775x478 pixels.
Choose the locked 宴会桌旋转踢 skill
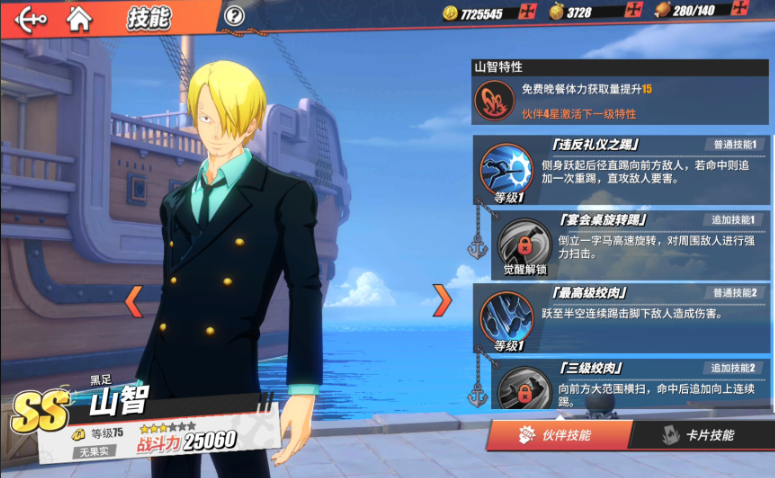click(x=518, y=243)
